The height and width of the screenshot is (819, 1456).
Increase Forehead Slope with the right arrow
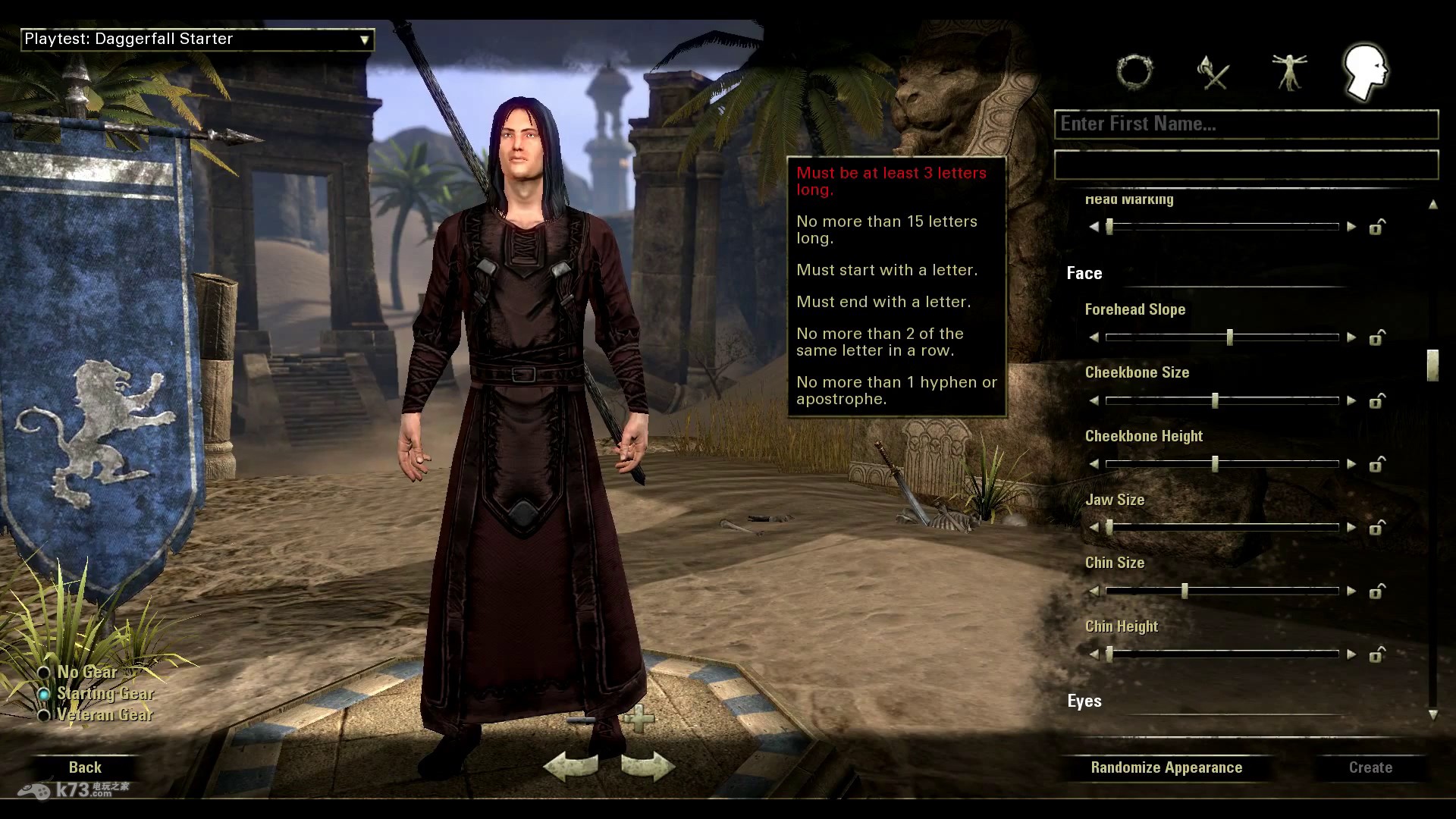[1351, 337]
